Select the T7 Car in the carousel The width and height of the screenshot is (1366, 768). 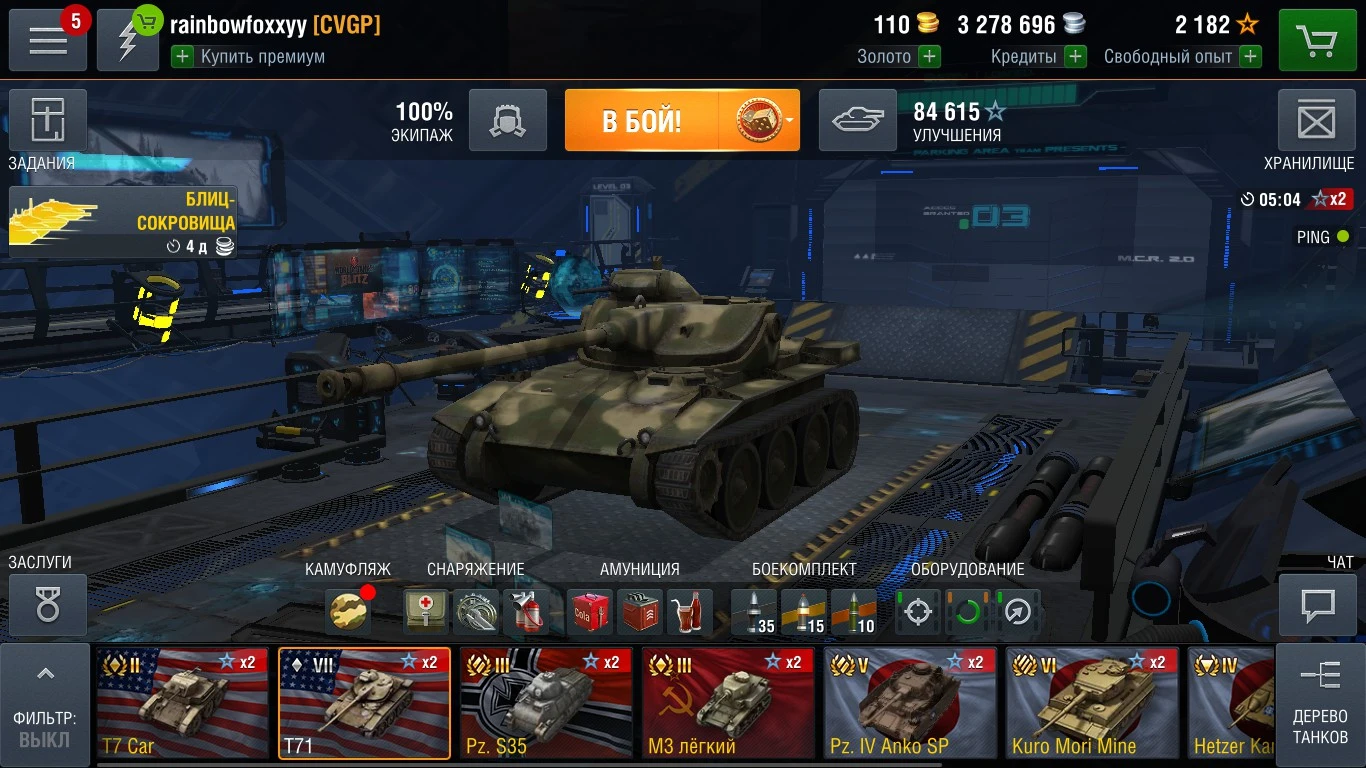point(182,703)
